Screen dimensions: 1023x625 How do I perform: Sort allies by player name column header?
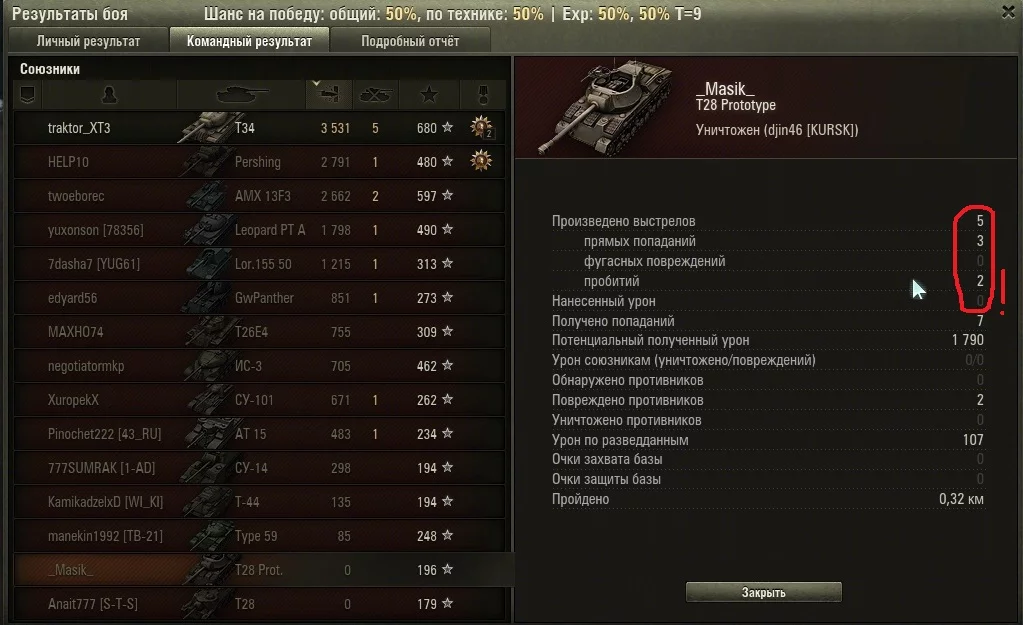[109, 95]
